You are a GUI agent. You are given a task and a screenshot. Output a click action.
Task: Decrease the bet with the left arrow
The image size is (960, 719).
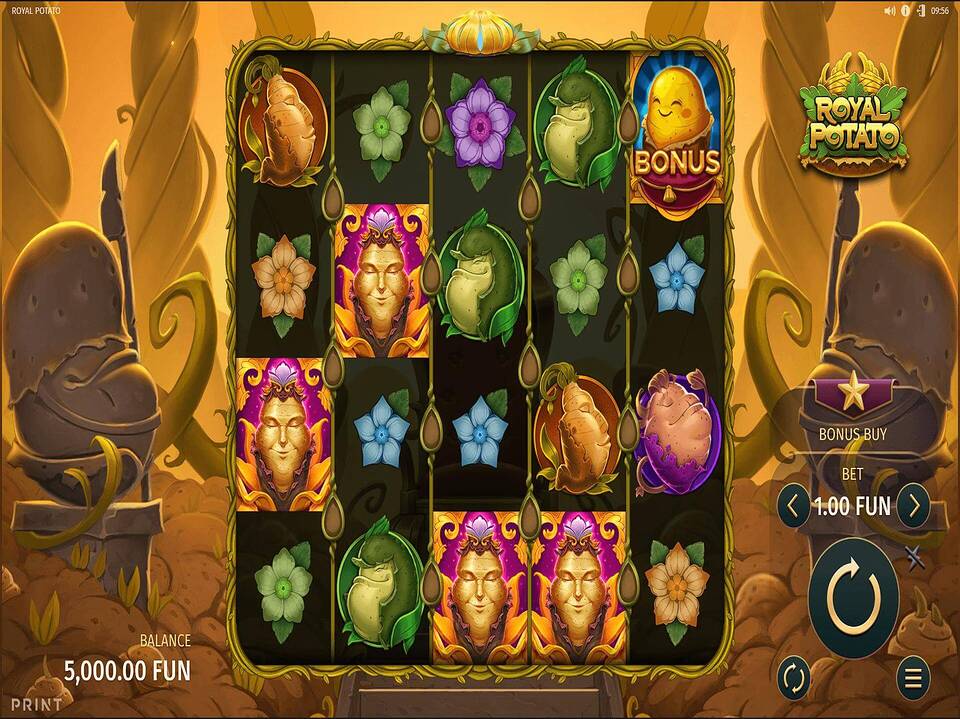click(x=793, y=507)
